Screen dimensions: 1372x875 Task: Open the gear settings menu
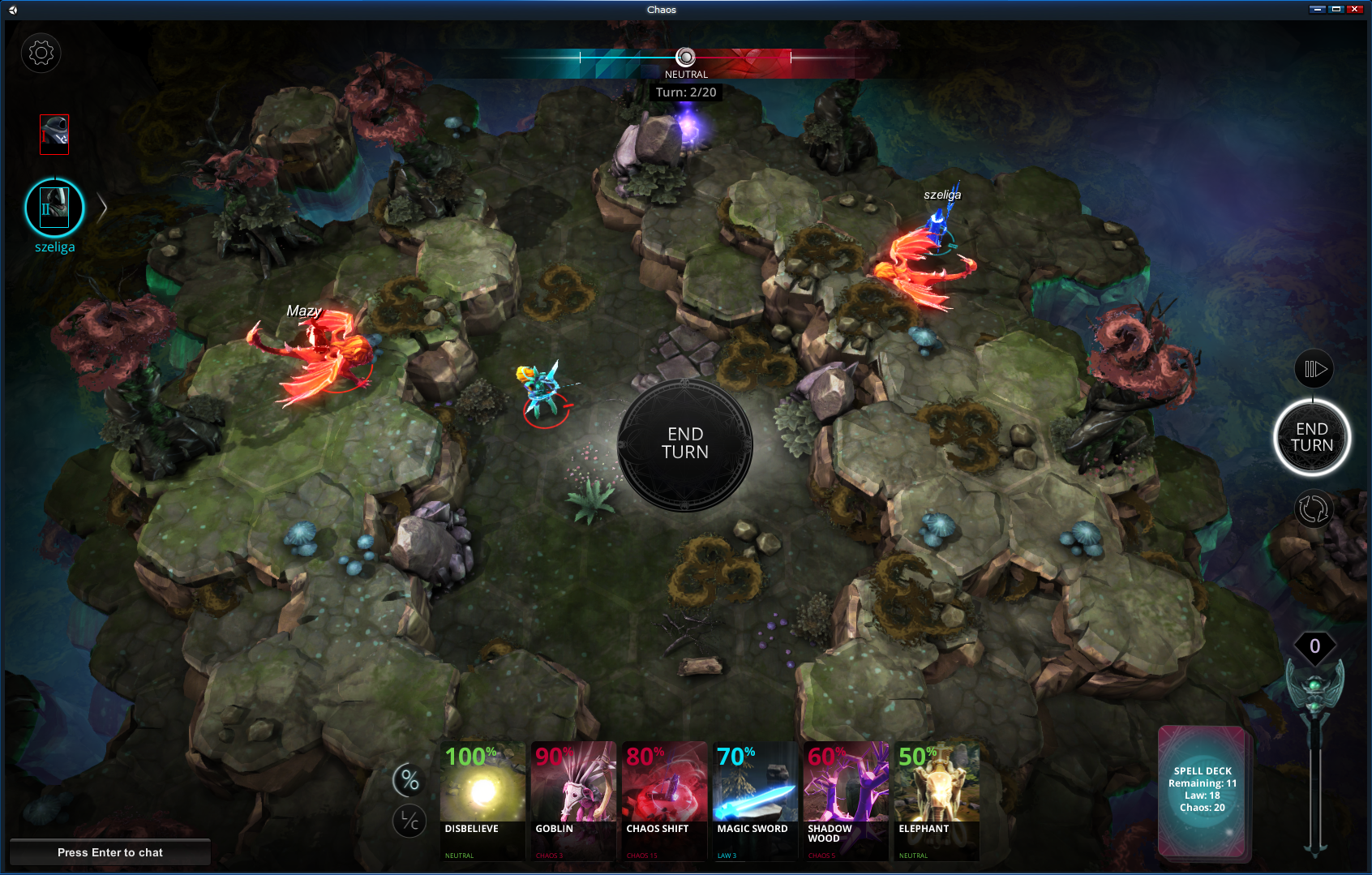41,54
